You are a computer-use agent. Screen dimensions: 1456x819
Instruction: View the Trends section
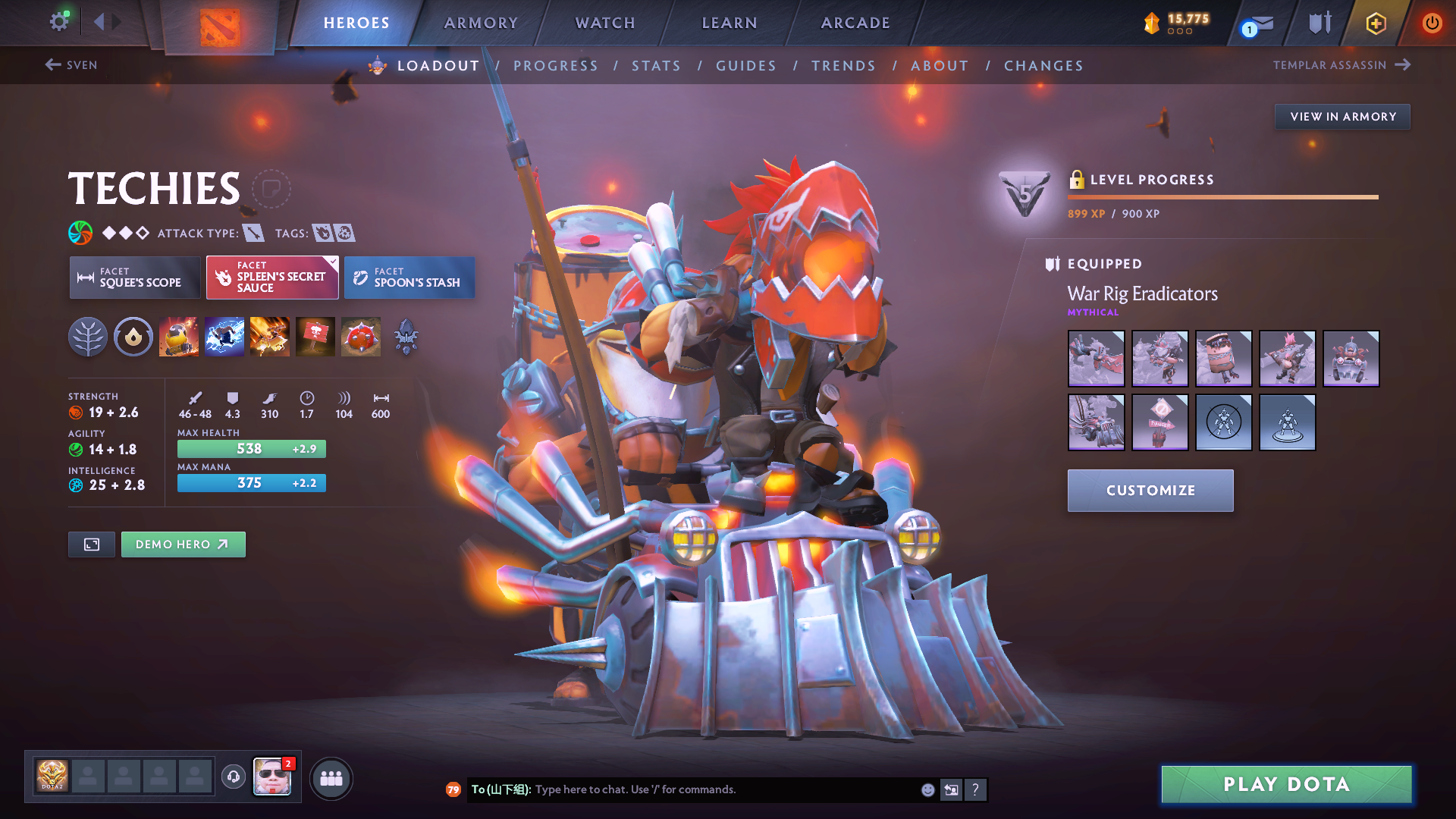tap(843, 66)
